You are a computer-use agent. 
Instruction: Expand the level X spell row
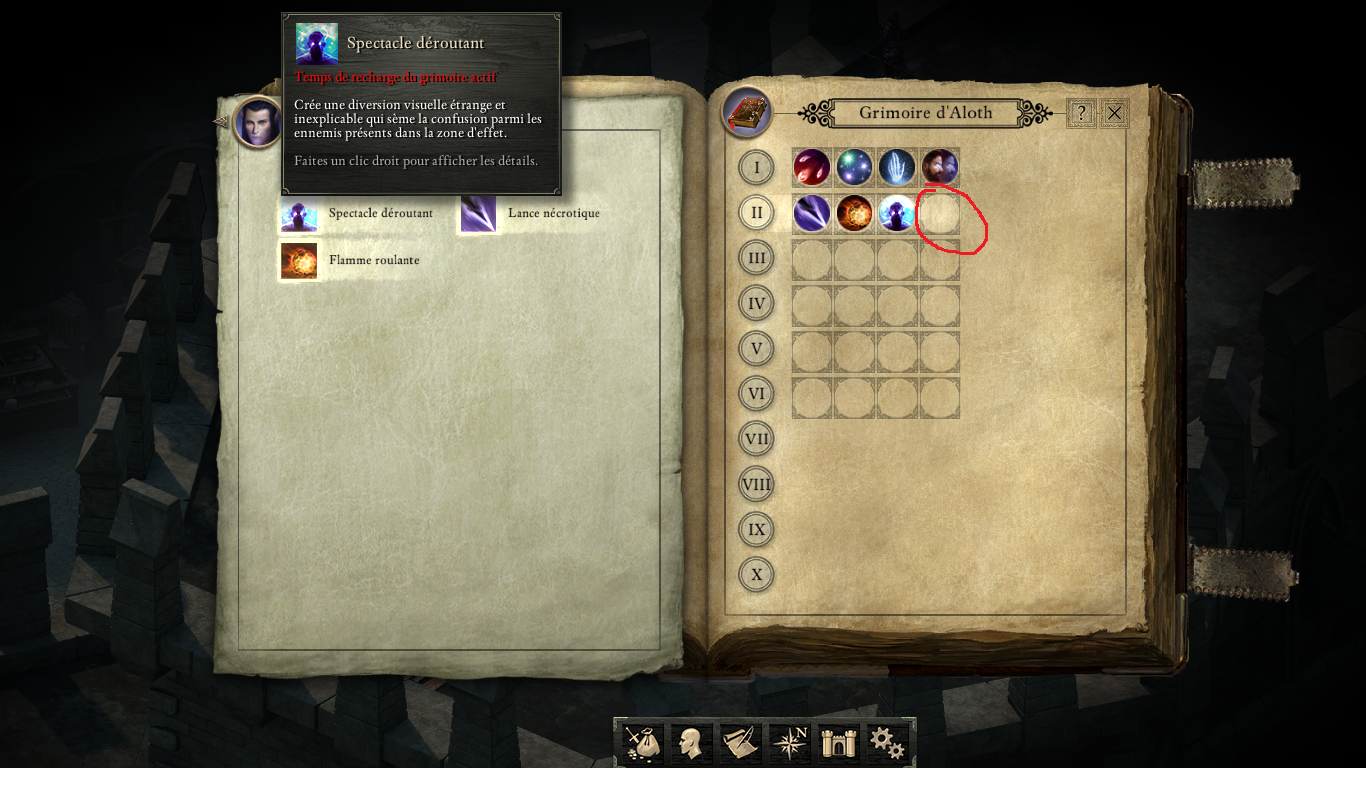coord(756,574)
